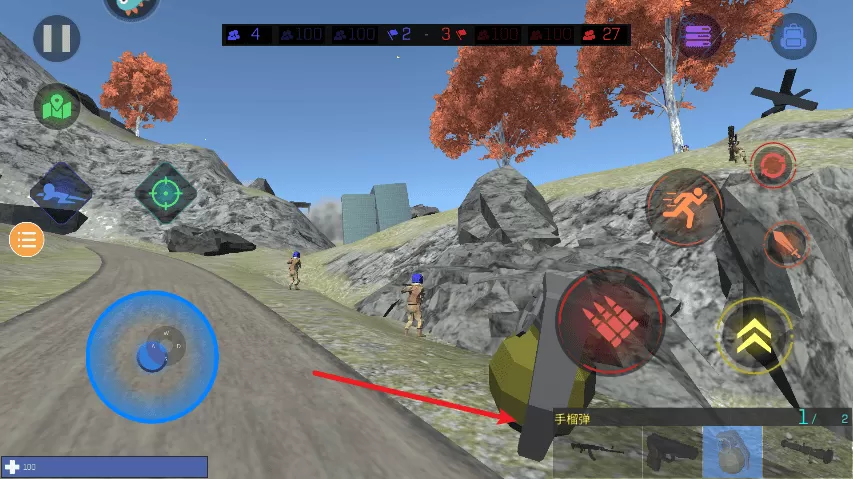853x479 pixels.
Task: Jump with the yellow double-chevron button
Action: 755,336
